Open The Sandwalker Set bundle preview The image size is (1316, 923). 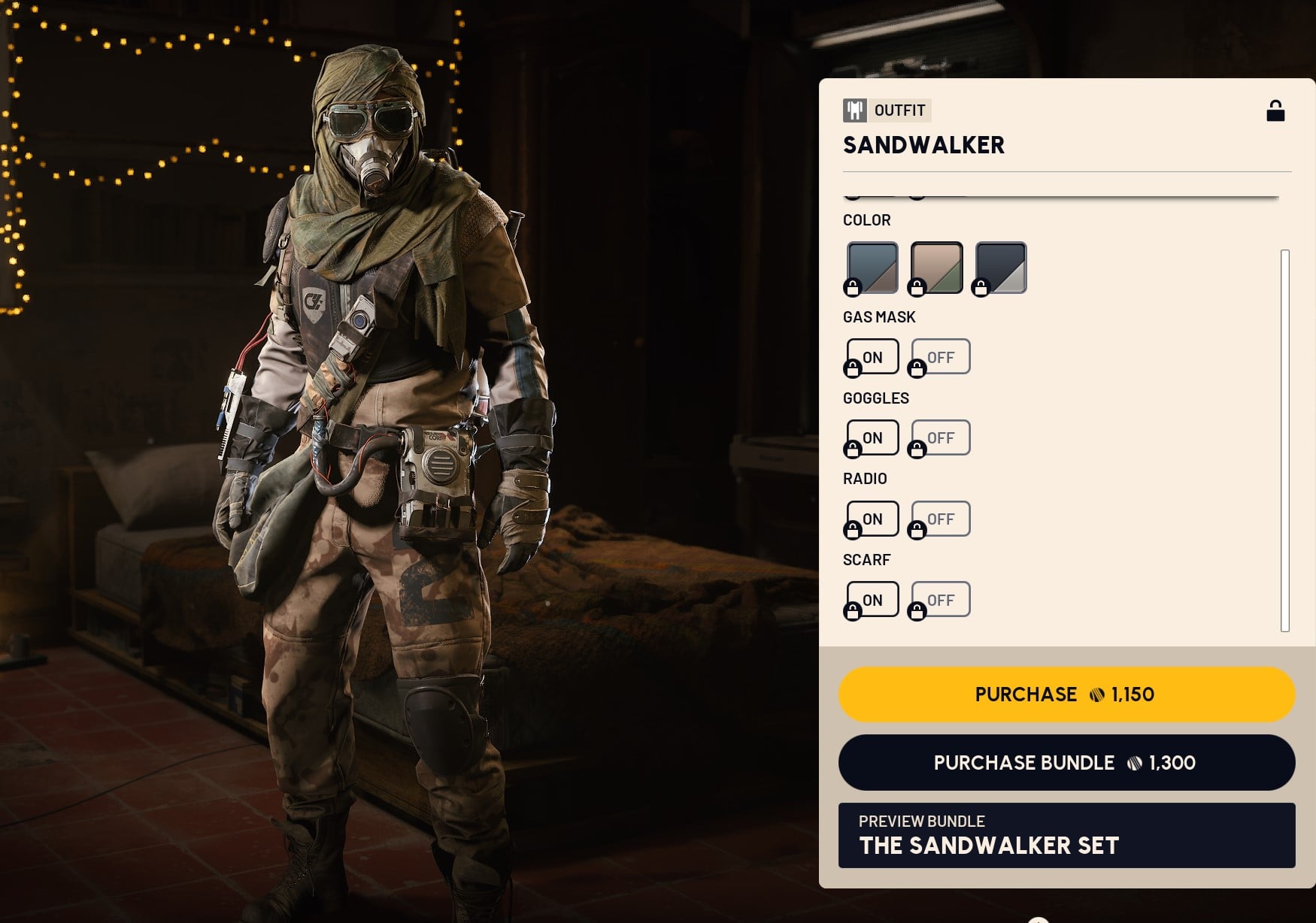click(1066, 837)
